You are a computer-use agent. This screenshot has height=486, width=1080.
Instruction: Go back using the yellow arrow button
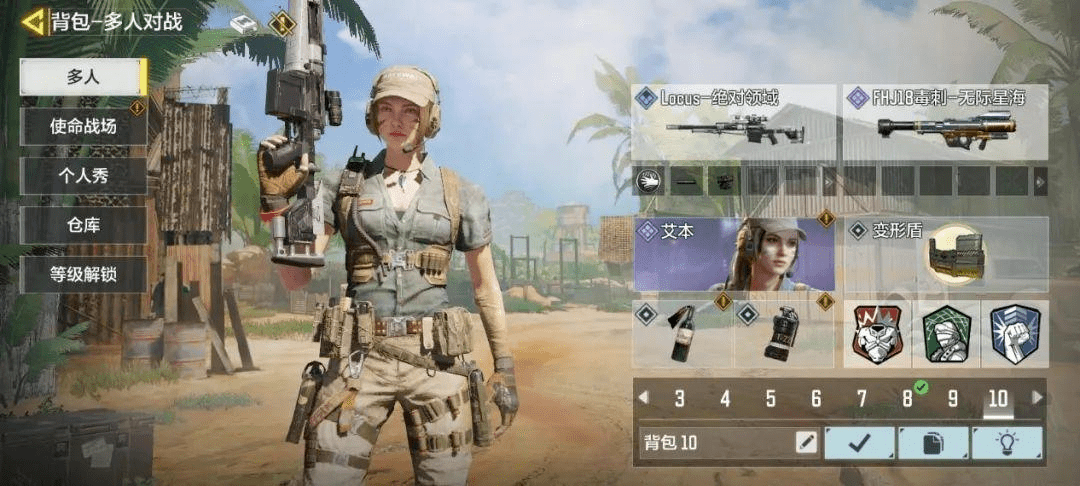pyautogui.click(x=34, y=21)
